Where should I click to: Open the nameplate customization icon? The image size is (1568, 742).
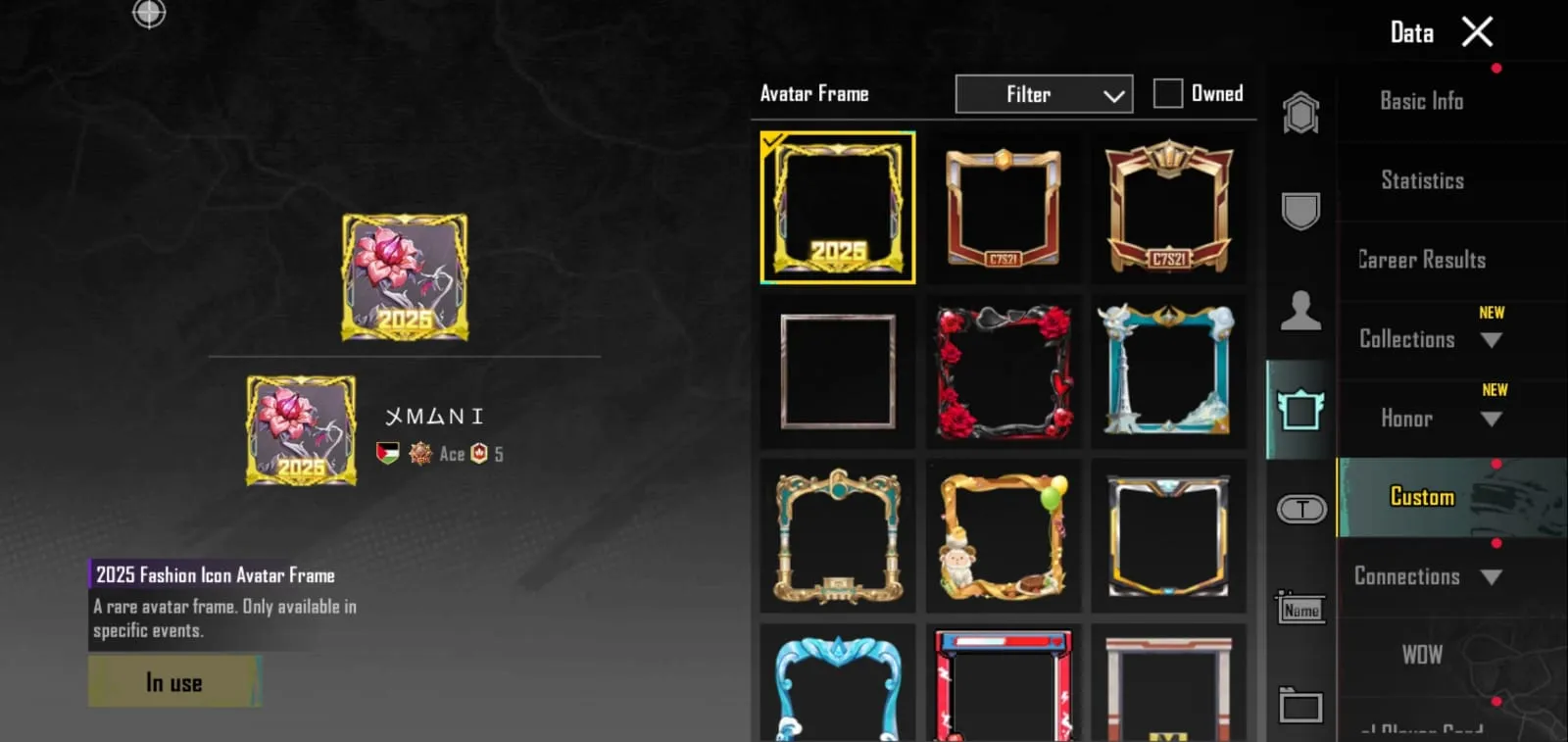coord(1300,608)
